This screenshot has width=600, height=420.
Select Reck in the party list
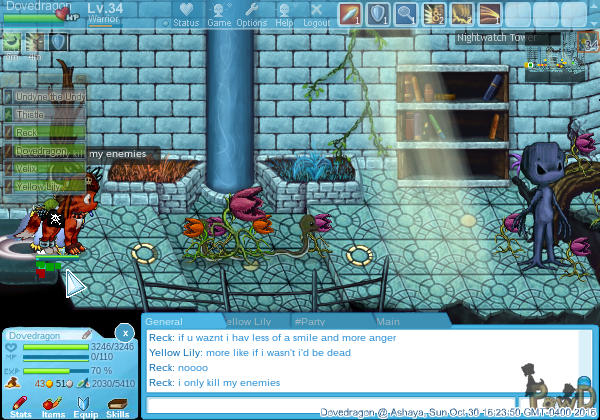coord(27,133)
